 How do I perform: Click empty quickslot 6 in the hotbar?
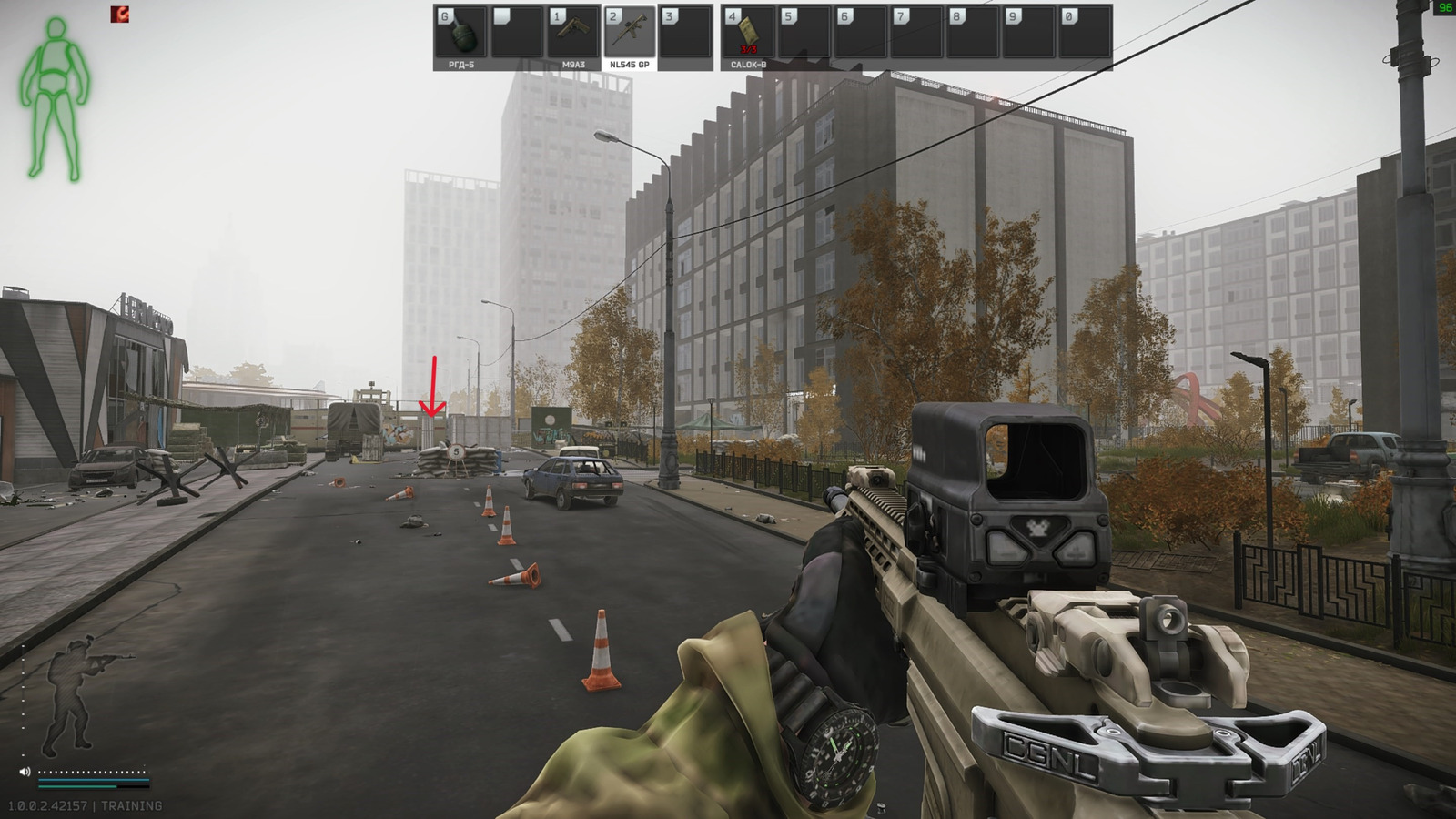pos(862,30)
